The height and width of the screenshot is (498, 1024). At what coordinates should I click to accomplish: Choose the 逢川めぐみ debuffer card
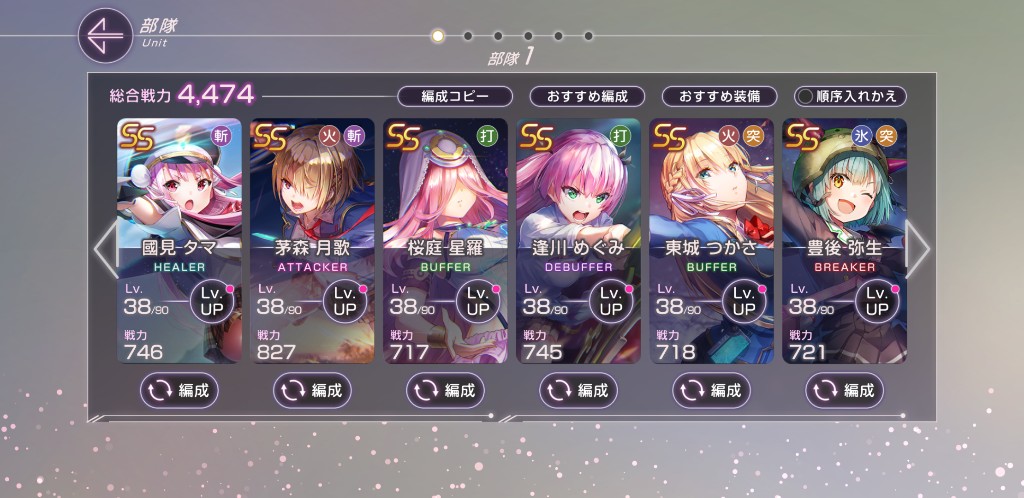[x=578, y=200]
